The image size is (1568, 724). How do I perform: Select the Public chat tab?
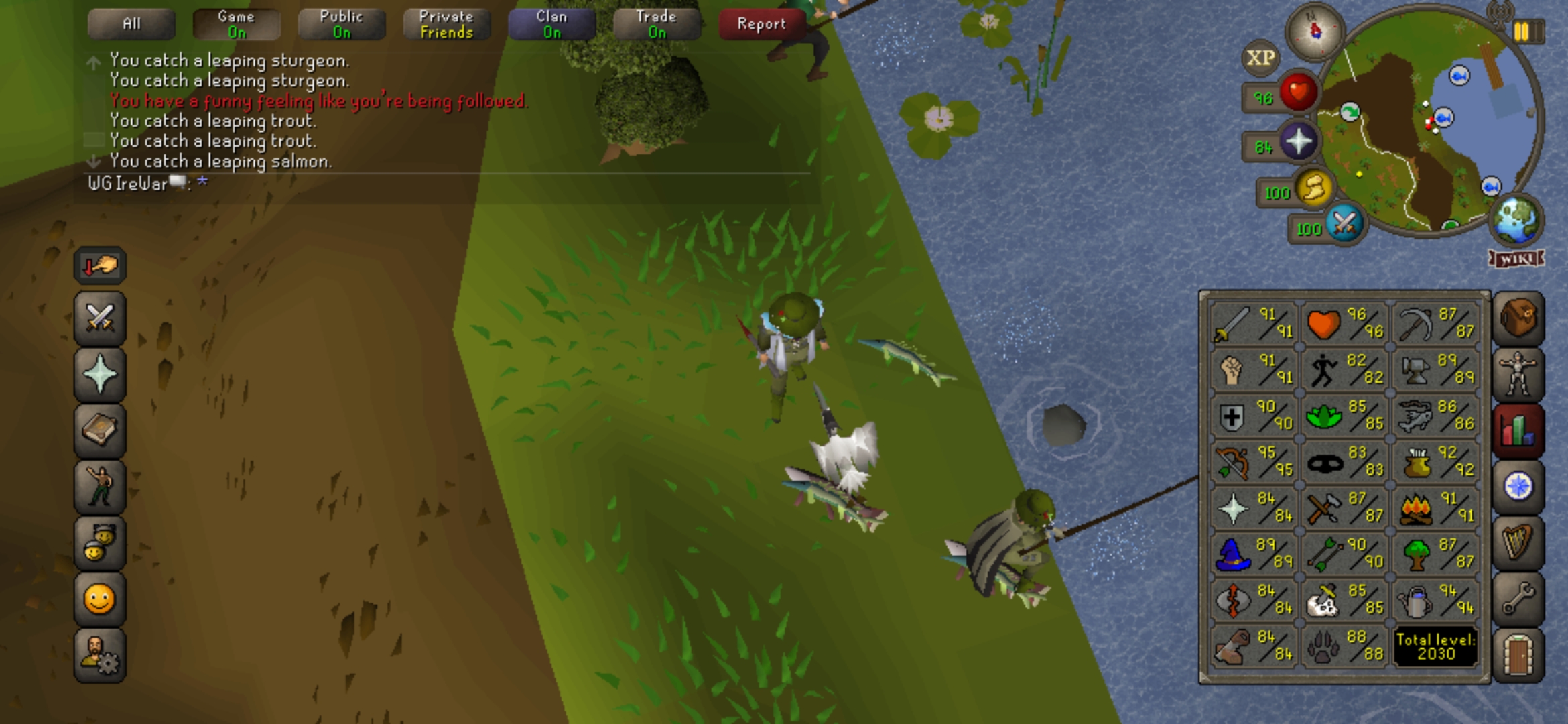[x=342, y=24]
